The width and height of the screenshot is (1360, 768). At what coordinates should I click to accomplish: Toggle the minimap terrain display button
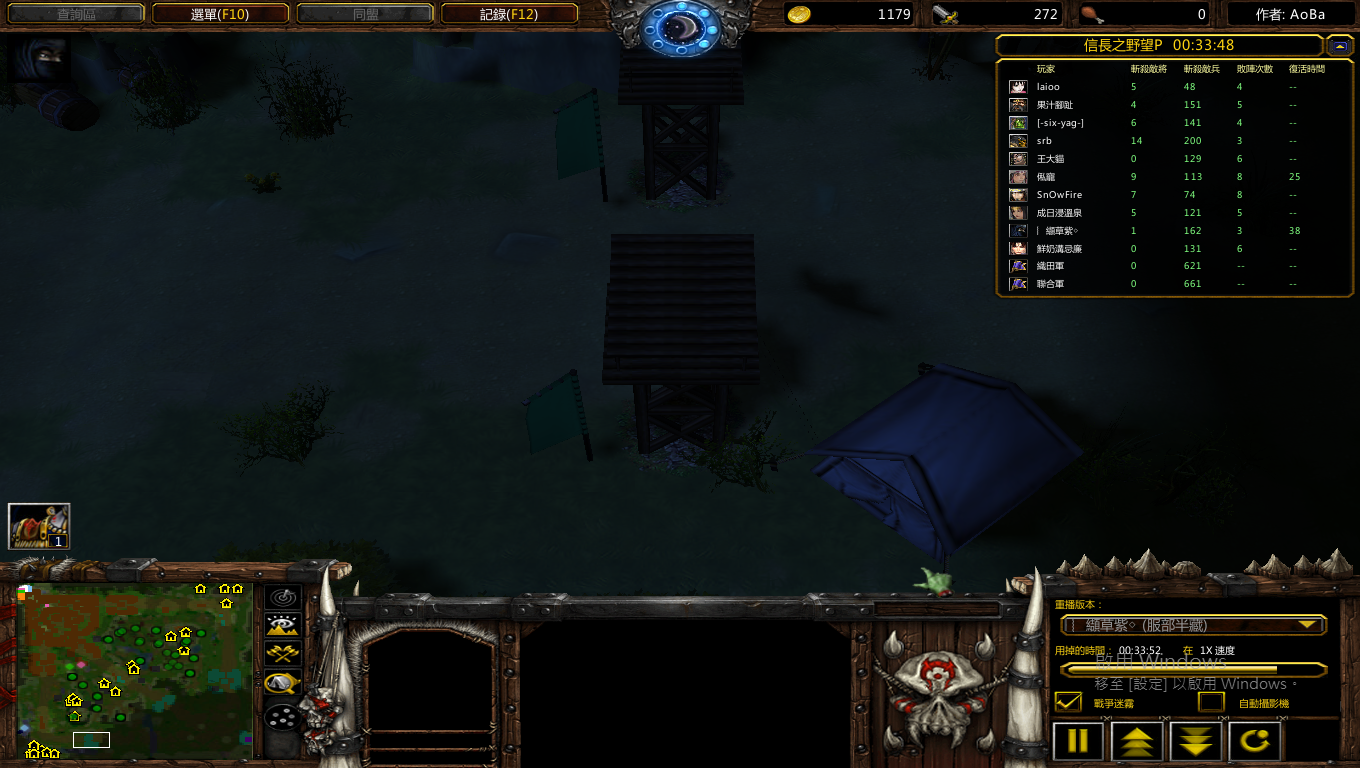click(x=283, y=626)
